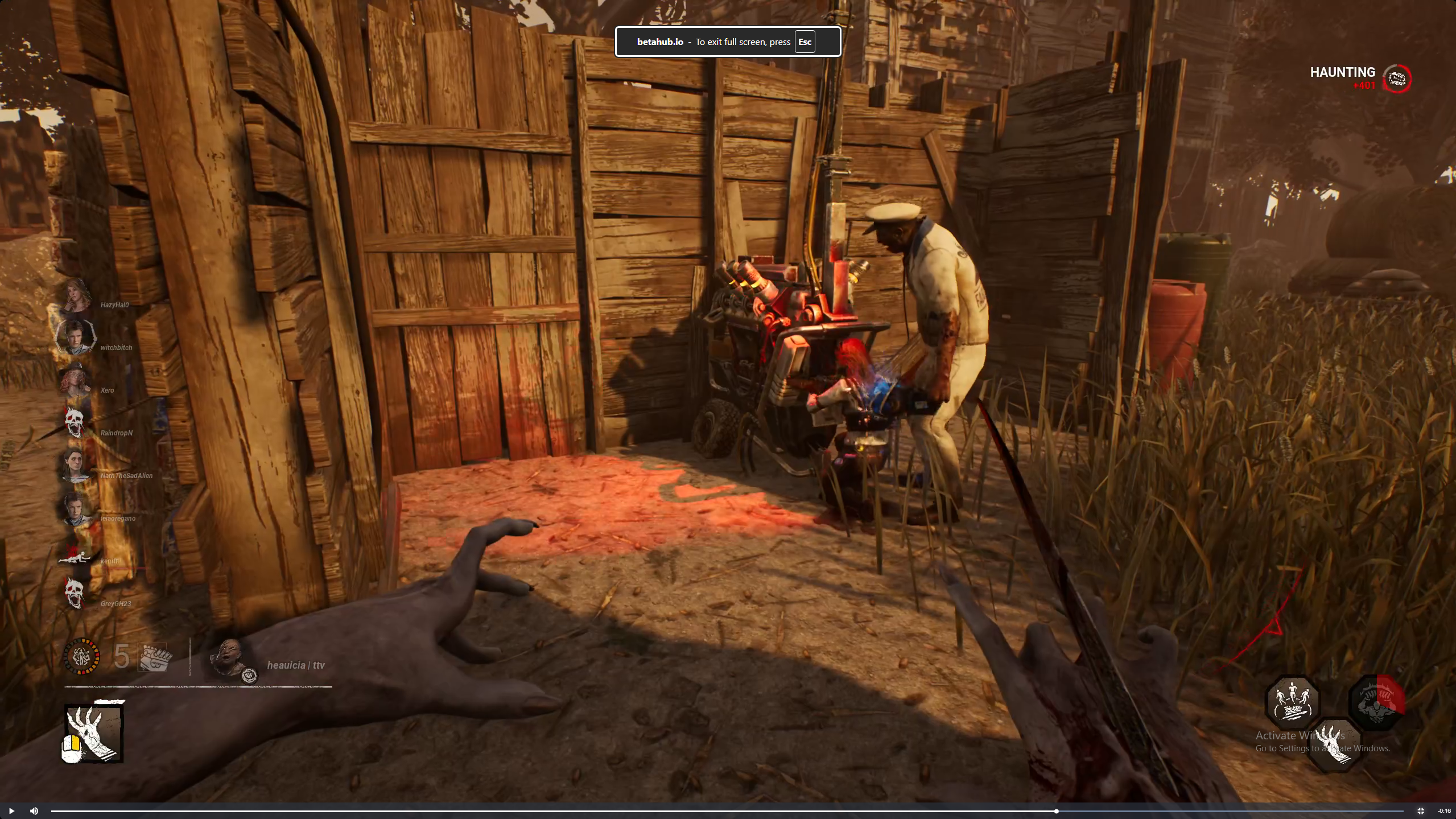Select leiaoregano's survivor portrait
Screen dimensions: 1456x819
(75, 508)
